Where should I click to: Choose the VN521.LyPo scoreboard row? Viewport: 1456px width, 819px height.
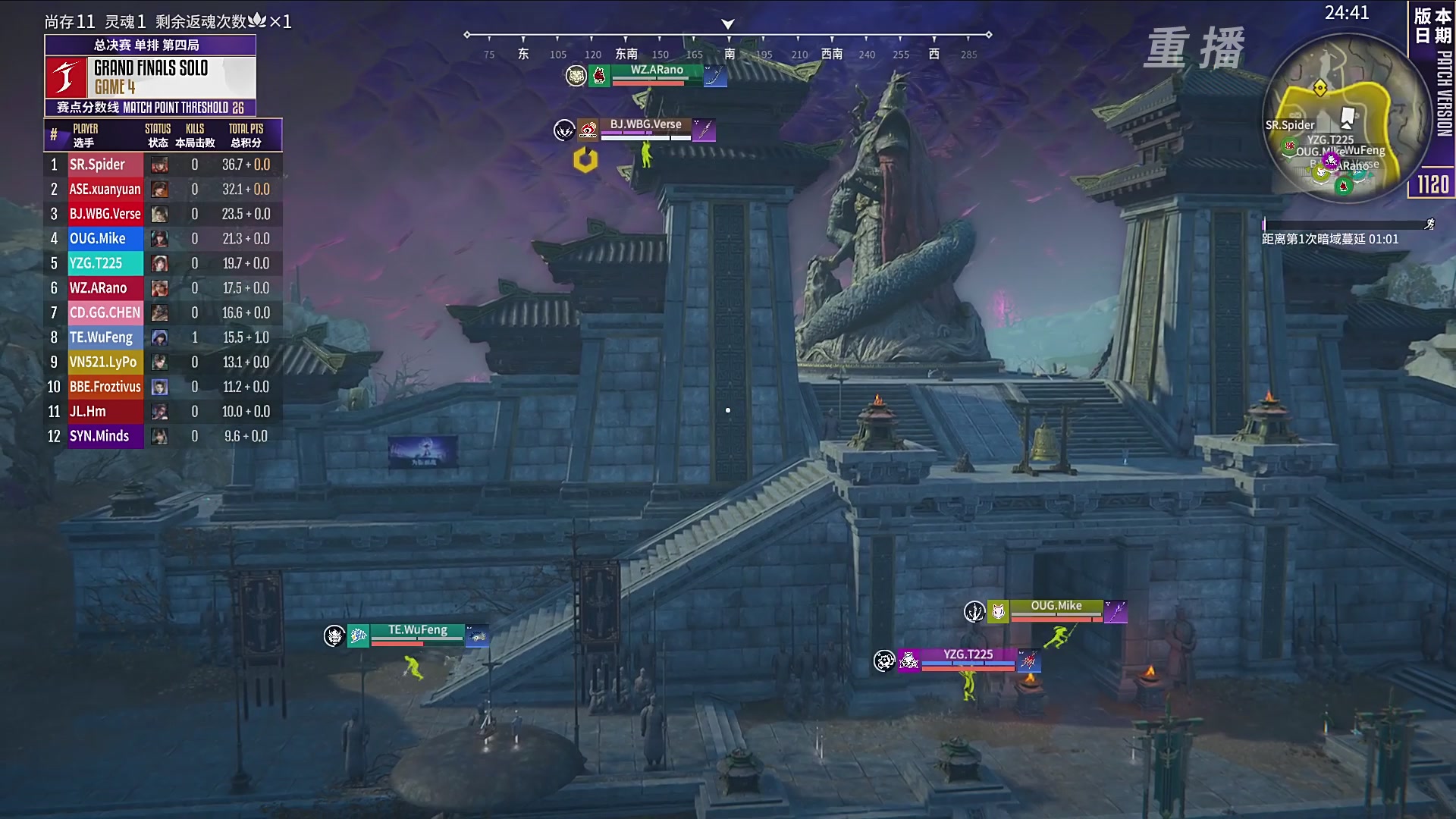click(x=163, y=362)
